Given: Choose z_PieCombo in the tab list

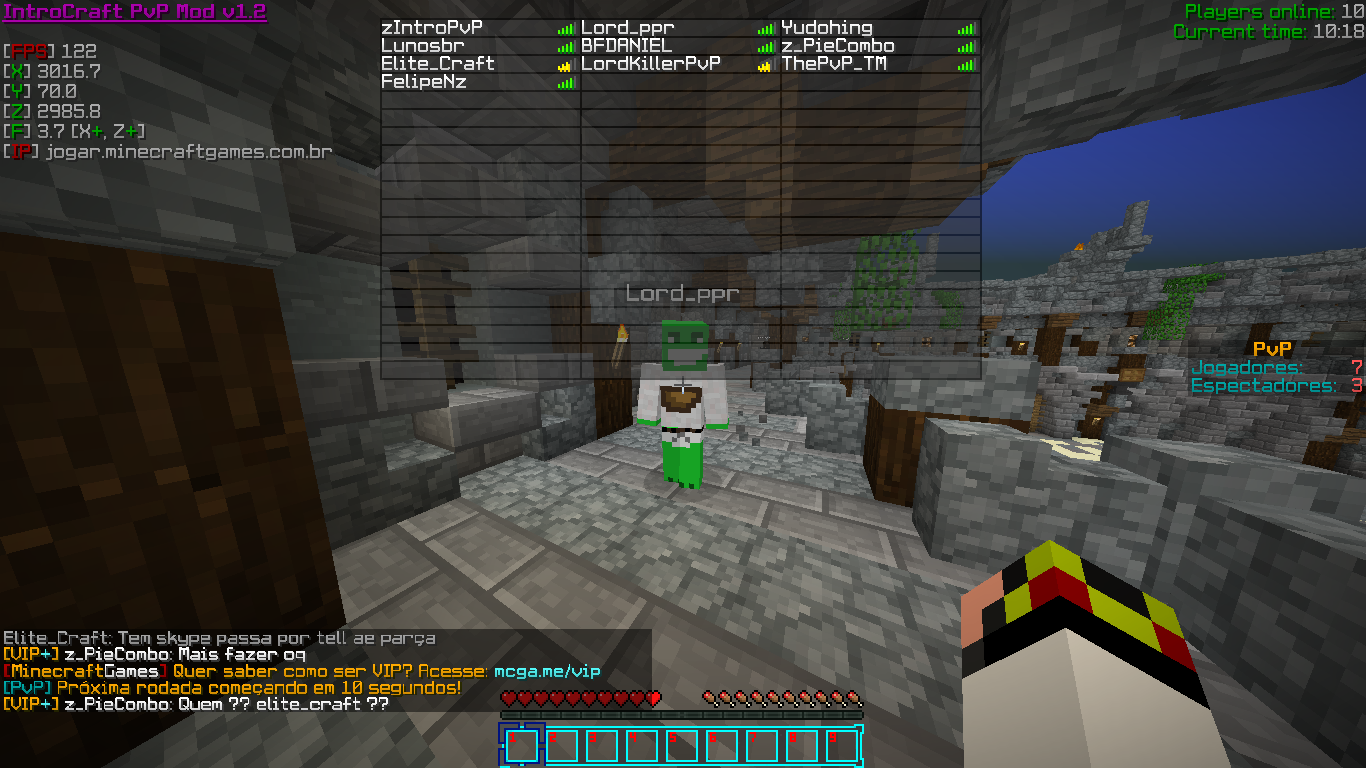Looking at the screenshot, I should click(838, 46).
